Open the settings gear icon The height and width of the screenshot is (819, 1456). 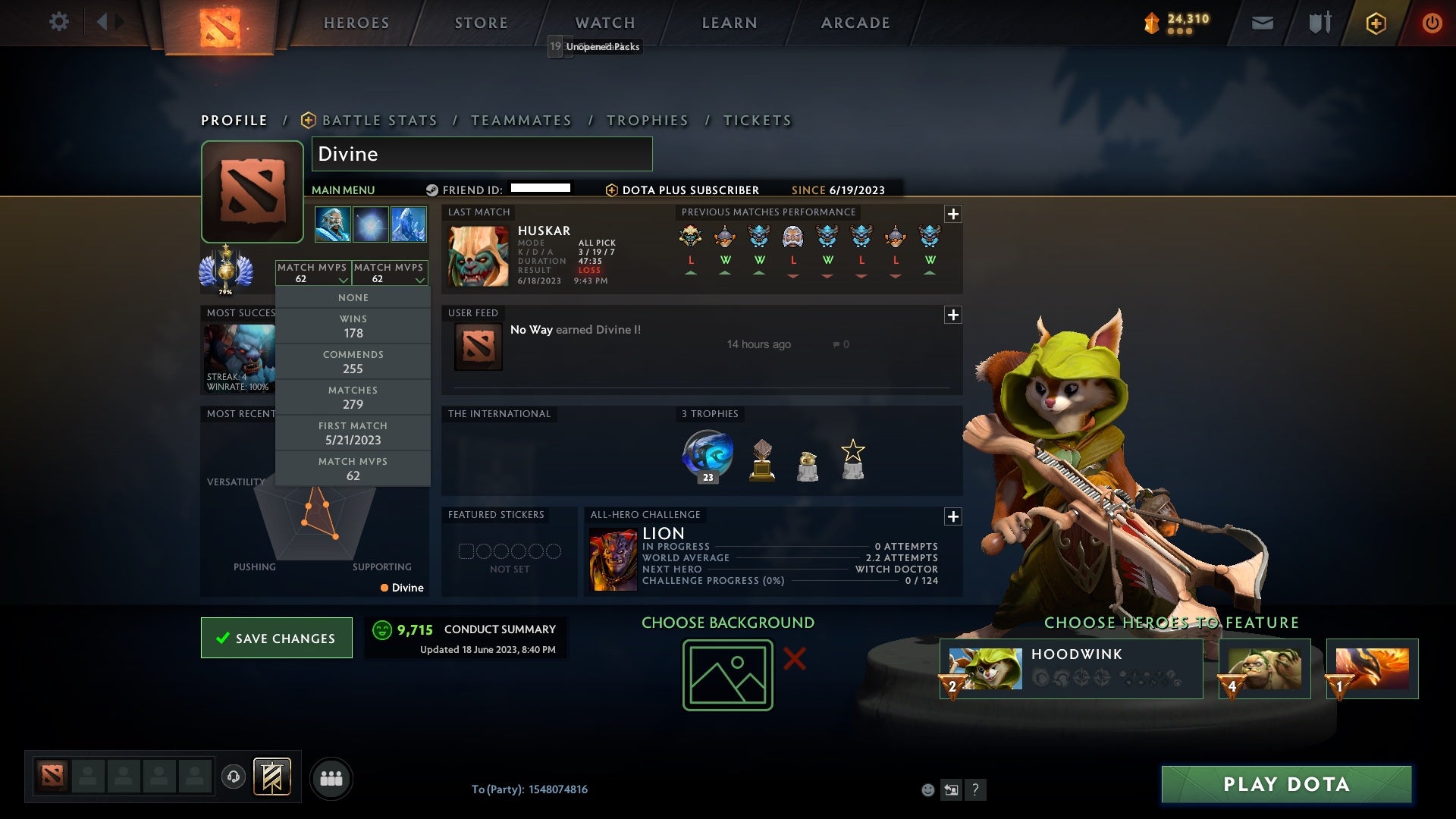pos(59,22)
